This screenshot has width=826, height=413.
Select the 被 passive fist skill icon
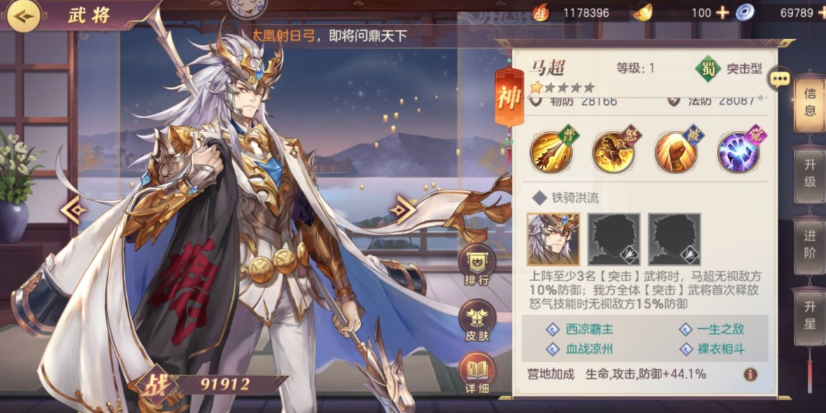point(675,151)
